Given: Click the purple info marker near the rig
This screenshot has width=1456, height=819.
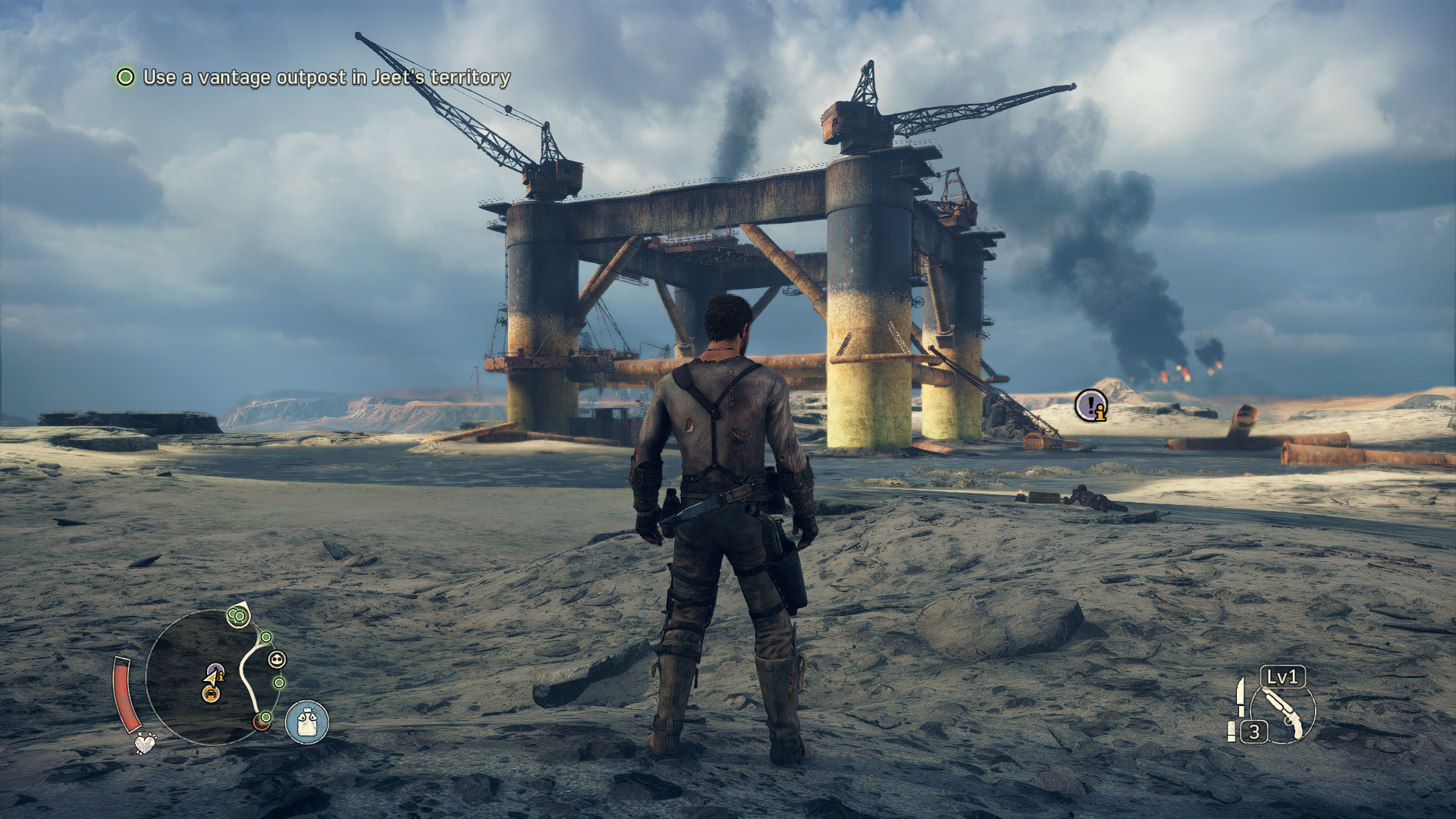Looking at the screenshot, I should (1090, 406).
